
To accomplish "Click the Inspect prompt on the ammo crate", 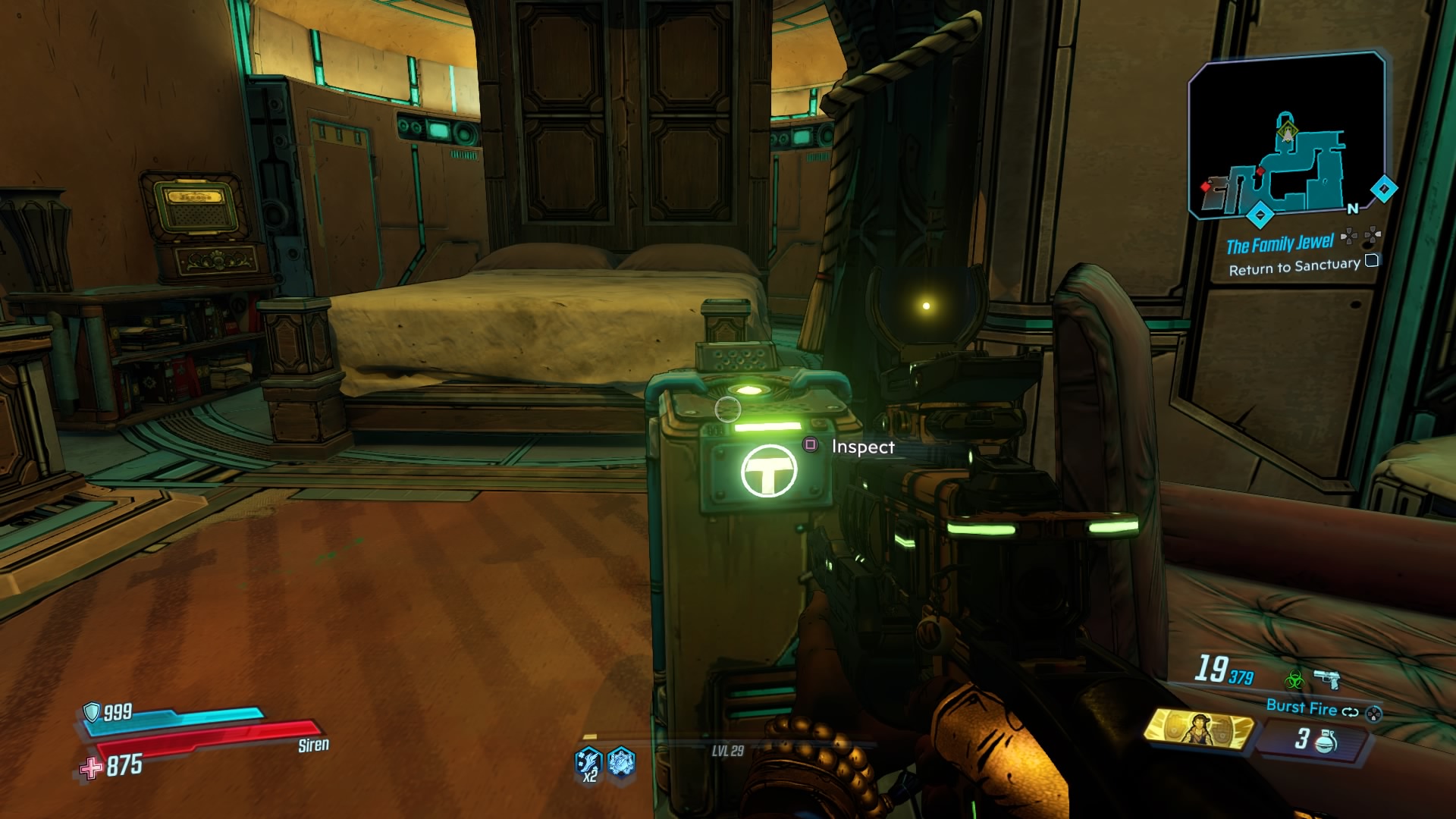I will (862, 447).
